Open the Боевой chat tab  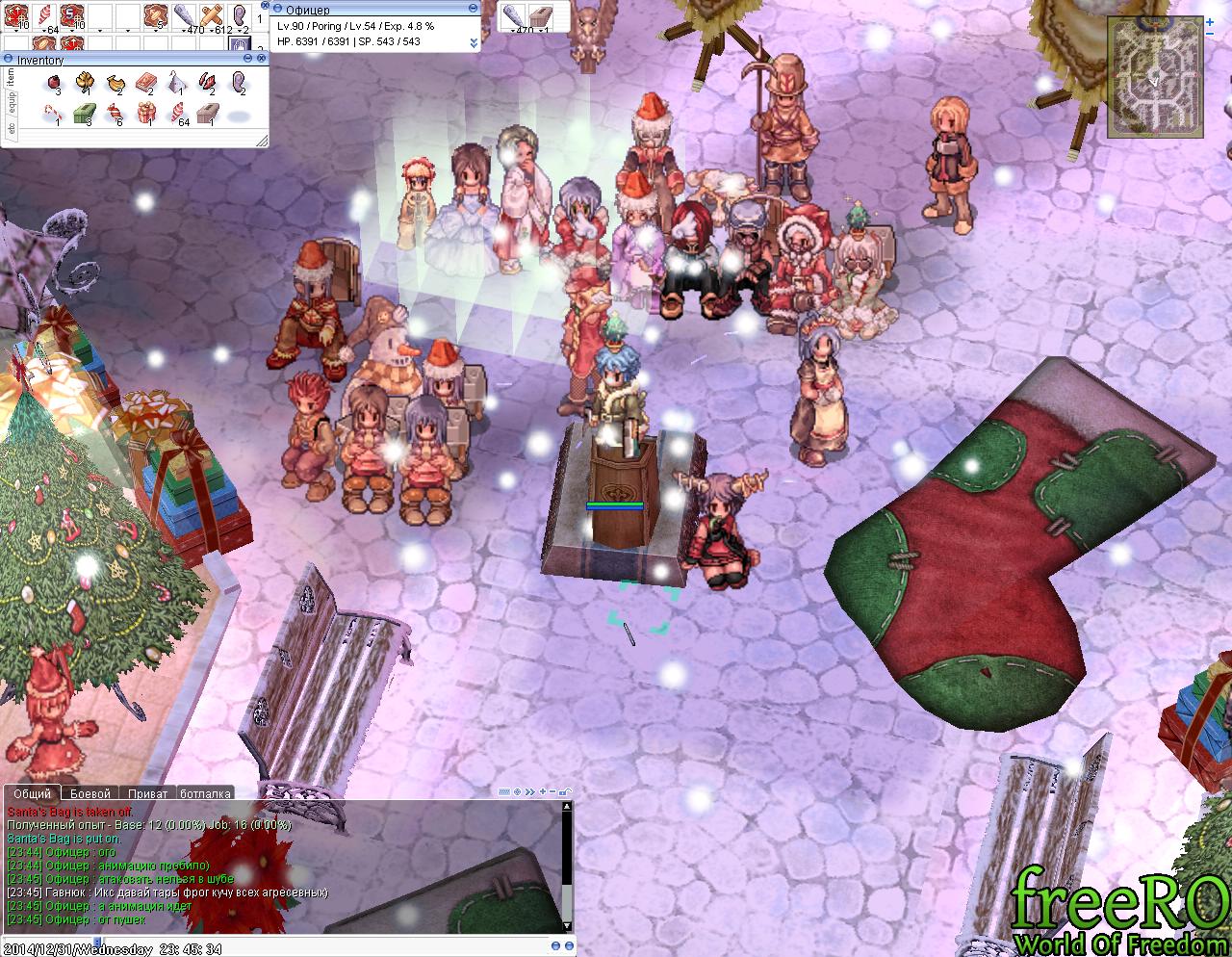pyautogui.click(x=90, y=794)
